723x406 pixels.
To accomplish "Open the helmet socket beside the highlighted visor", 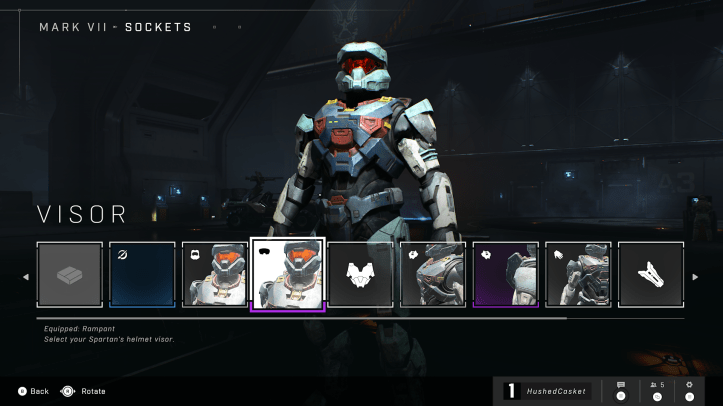I will (215, 274).
